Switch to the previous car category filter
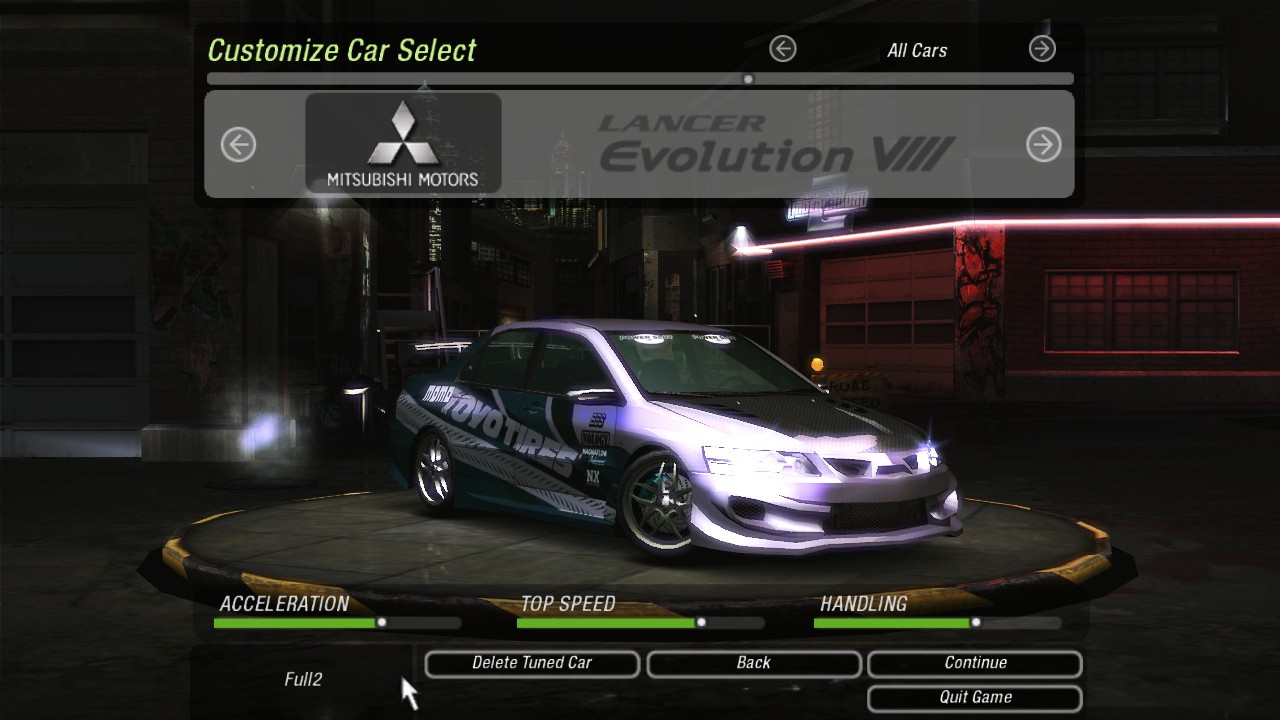This screenshot has width=1280, height=720. 783,48
